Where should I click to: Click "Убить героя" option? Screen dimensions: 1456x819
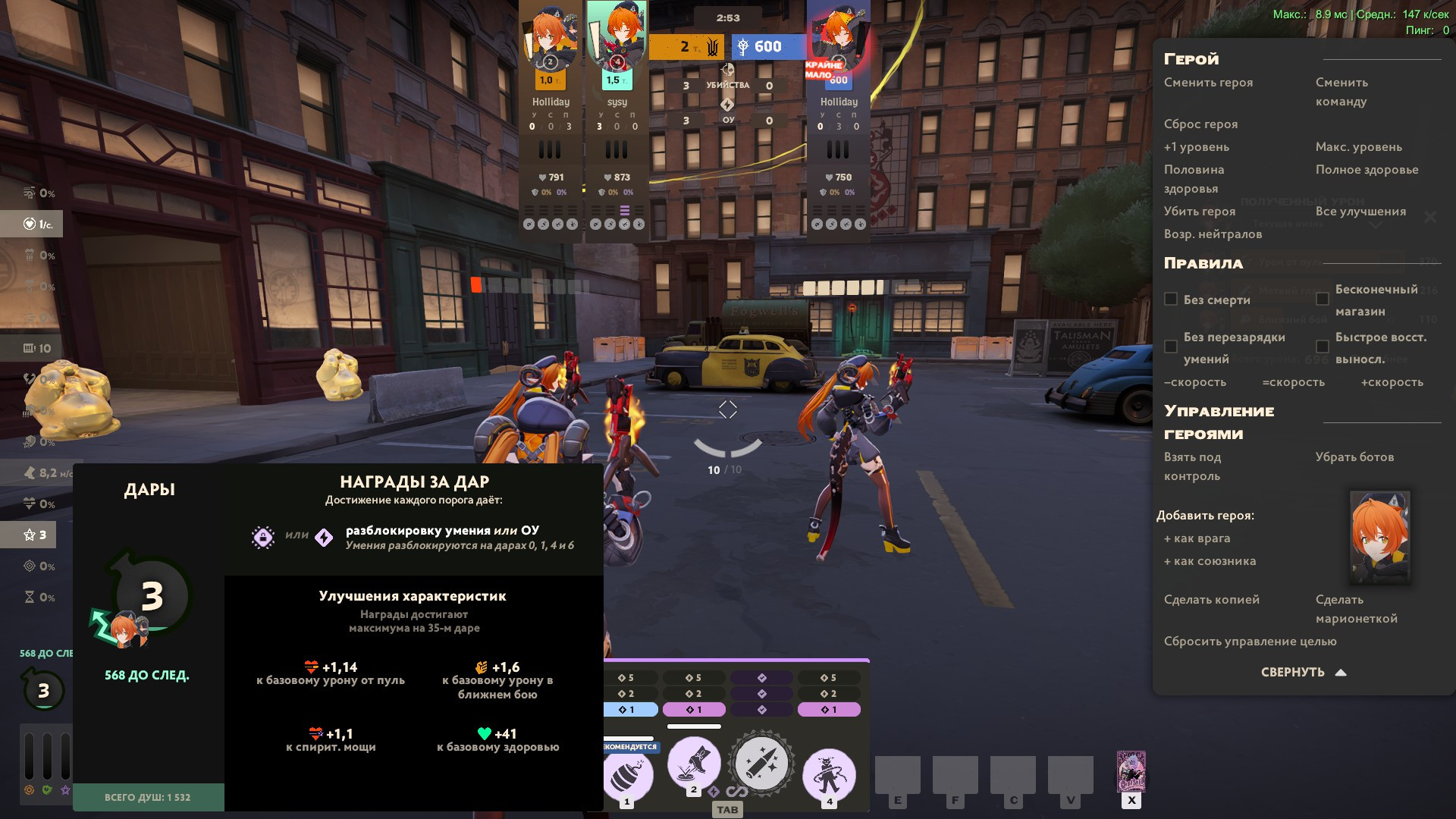tap(1200, 212)
